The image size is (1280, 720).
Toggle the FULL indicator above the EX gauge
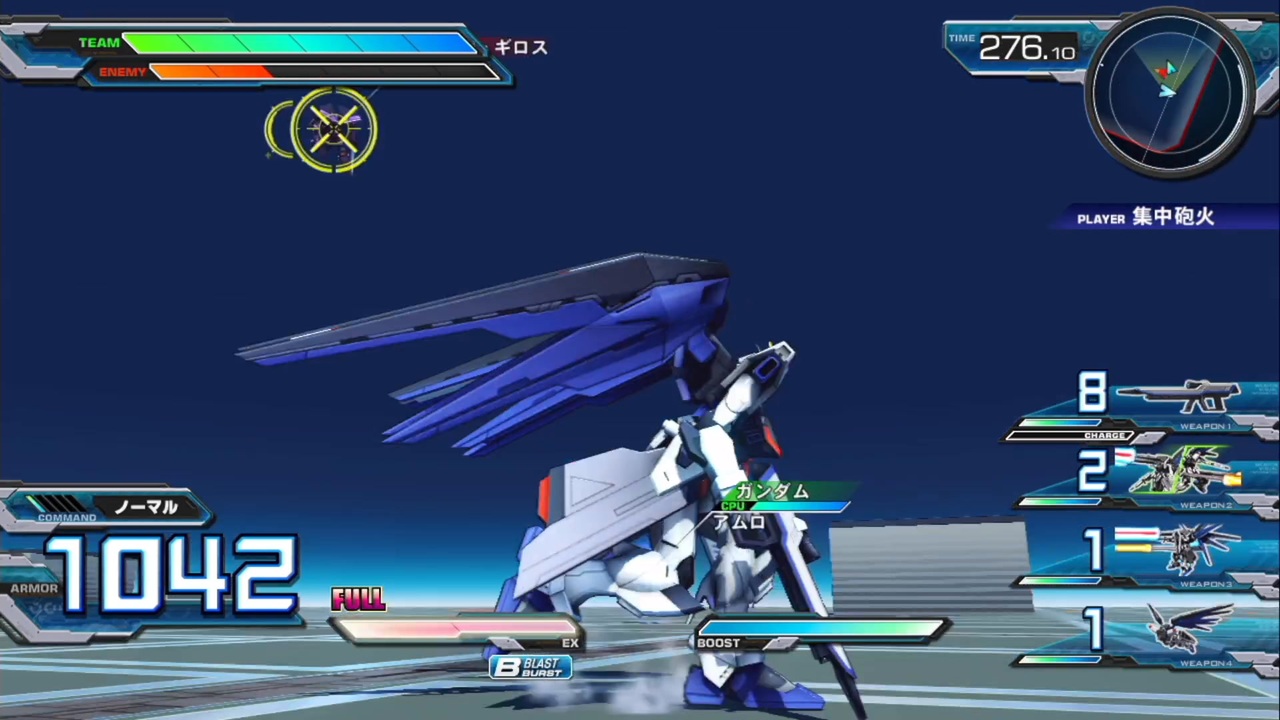pyautogui.click(x=358, y=598)
